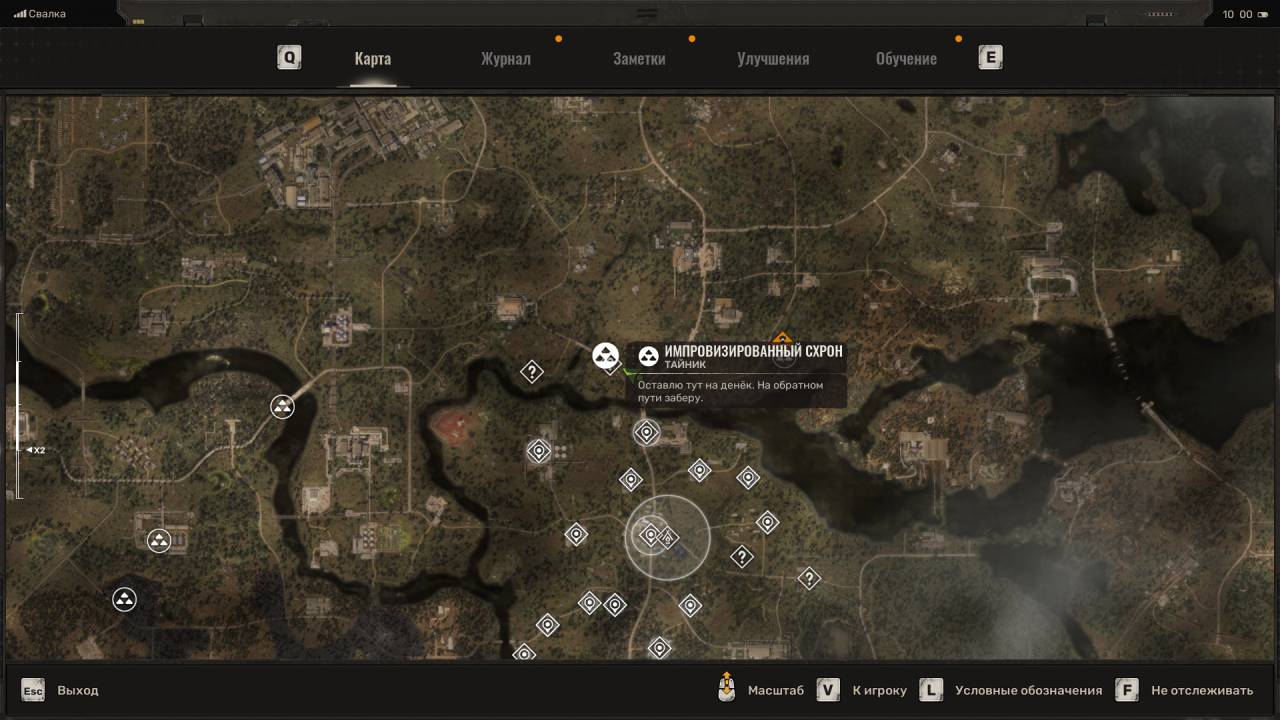Select the Улучшения tab
The image size is (1280, 720).
773,58
